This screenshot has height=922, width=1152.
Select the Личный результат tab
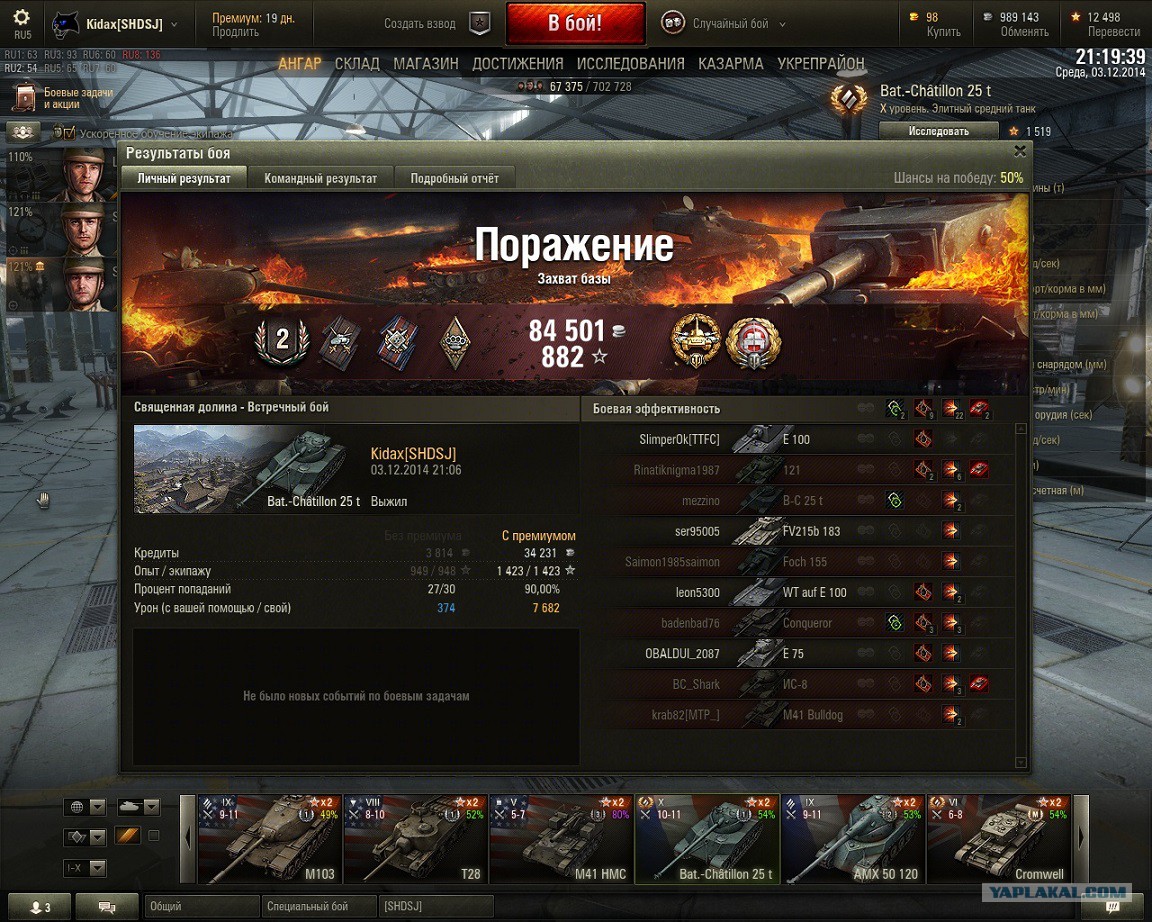tap(184, 178)
